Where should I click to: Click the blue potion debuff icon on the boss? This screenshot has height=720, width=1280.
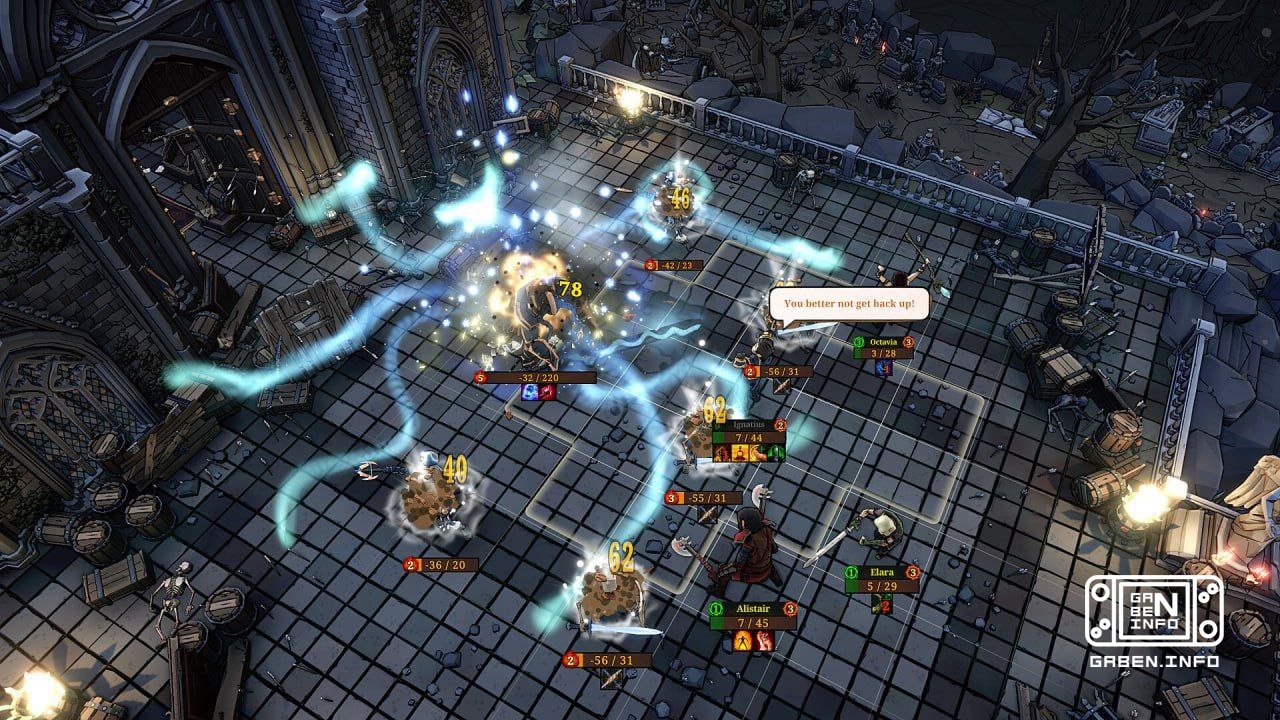coord(530,392)
